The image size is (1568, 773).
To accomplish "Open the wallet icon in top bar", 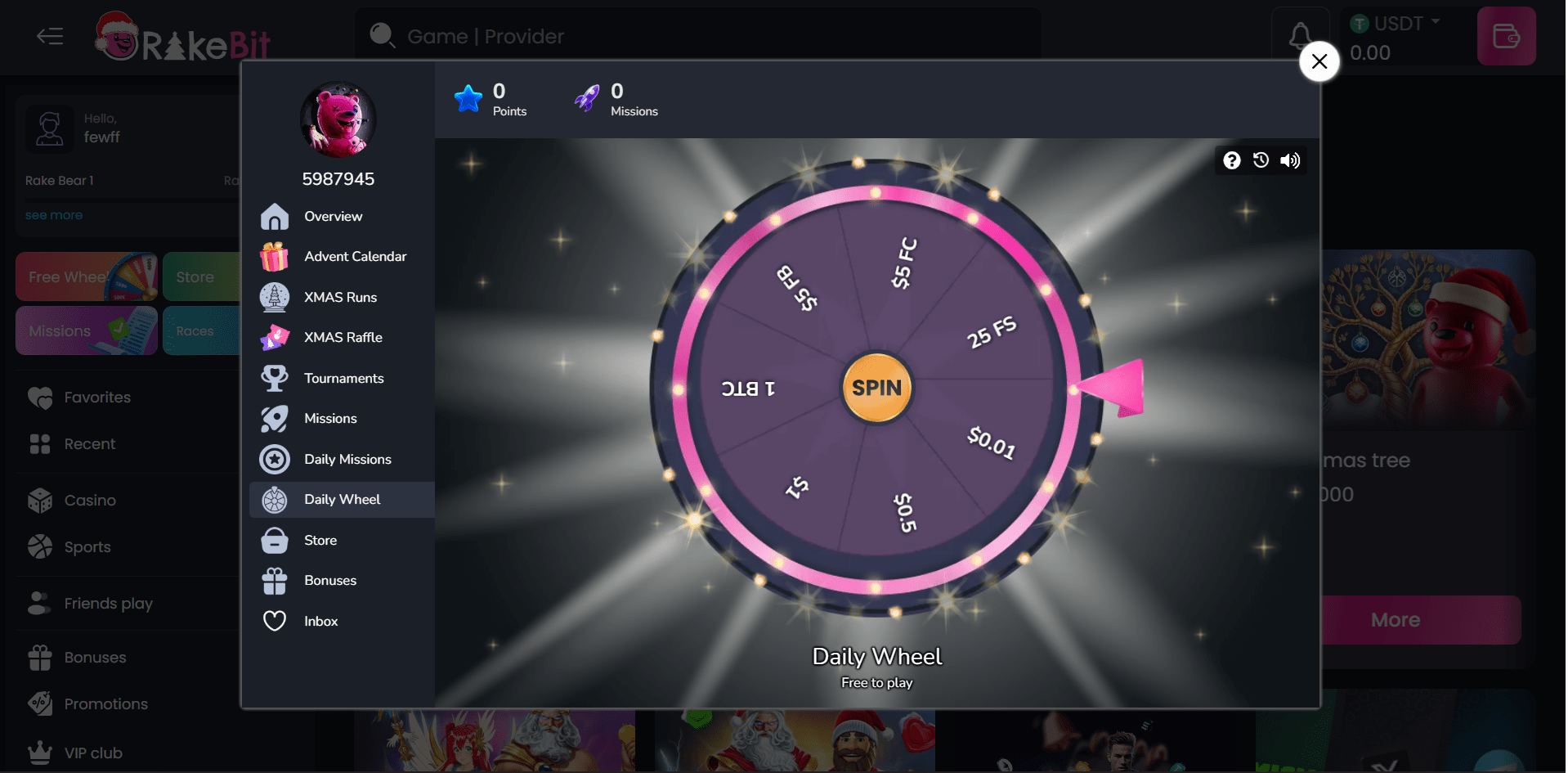I will 1507,36.
